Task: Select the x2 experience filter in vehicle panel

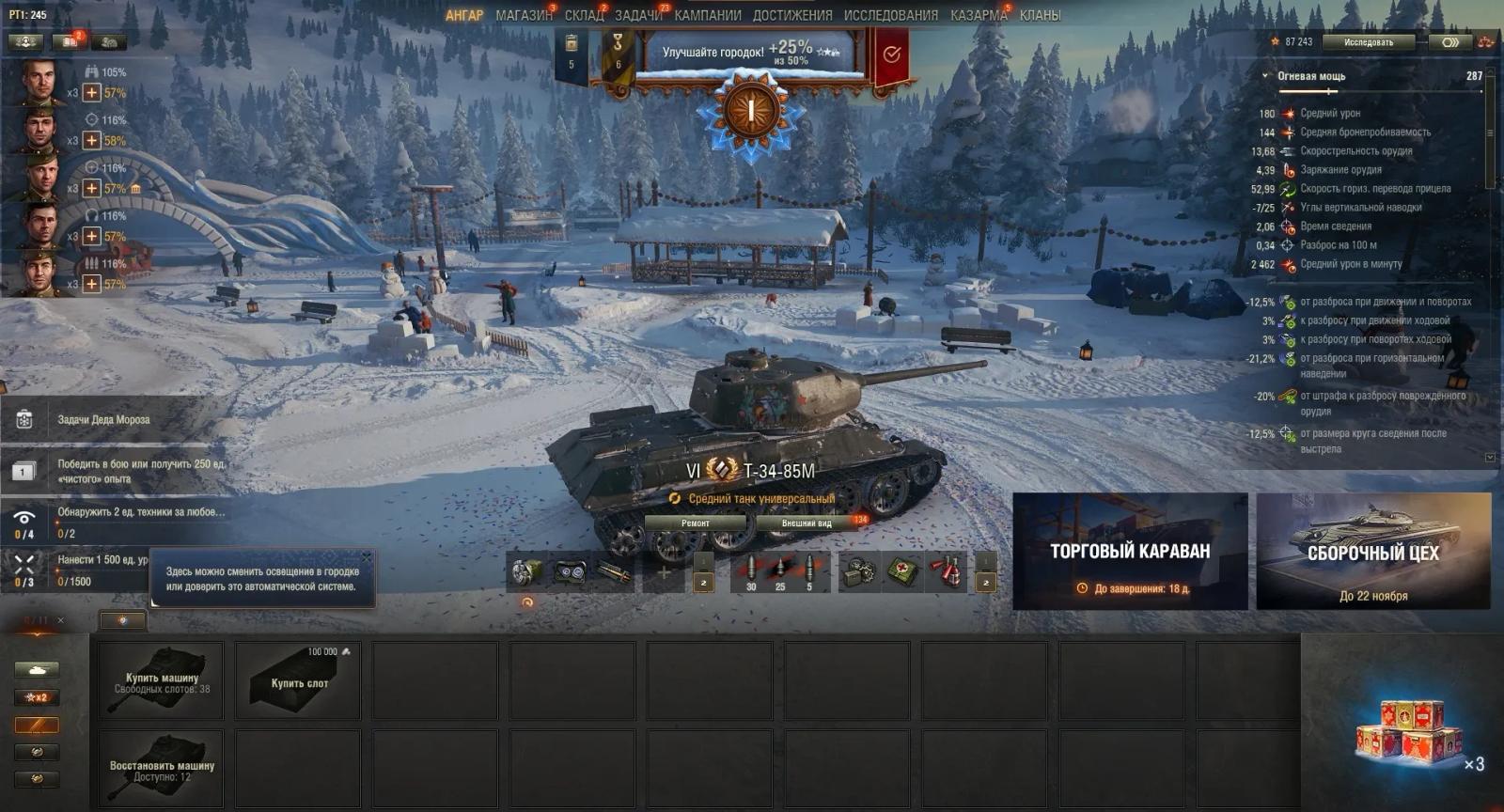Action: [x=38, y=697]
